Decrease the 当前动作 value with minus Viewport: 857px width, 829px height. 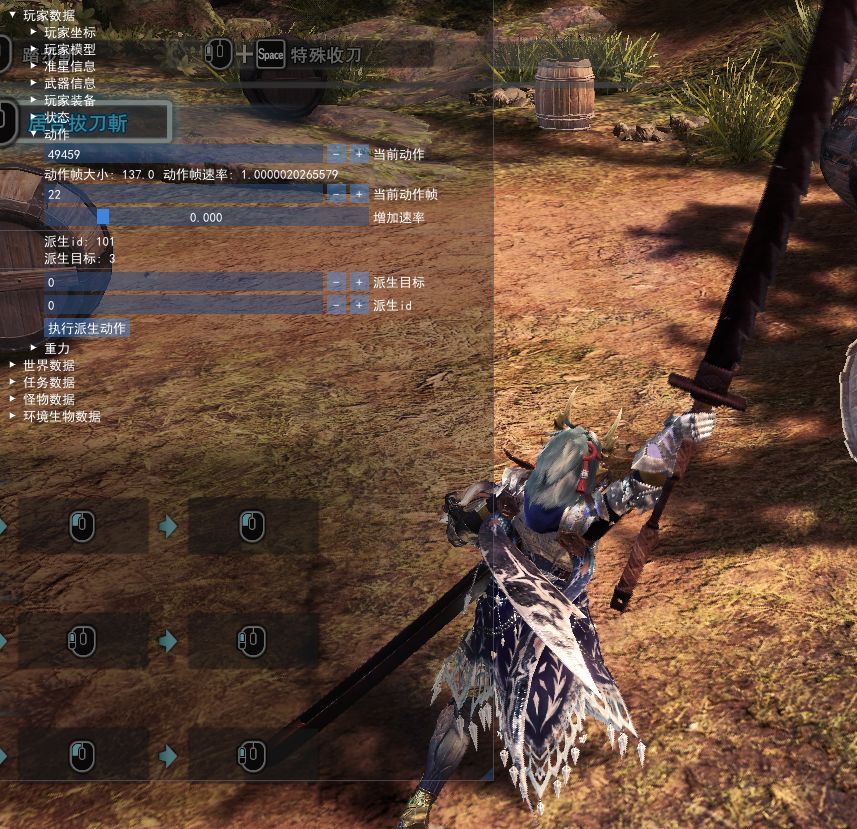tap(335, 154)
